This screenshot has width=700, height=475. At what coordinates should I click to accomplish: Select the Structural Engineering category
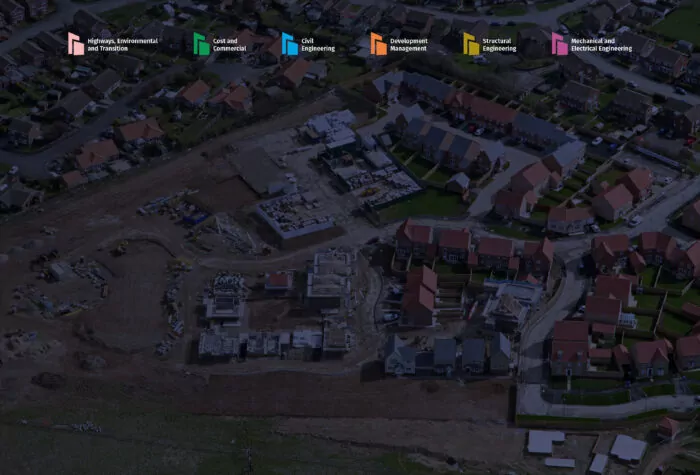click(489, 44)
